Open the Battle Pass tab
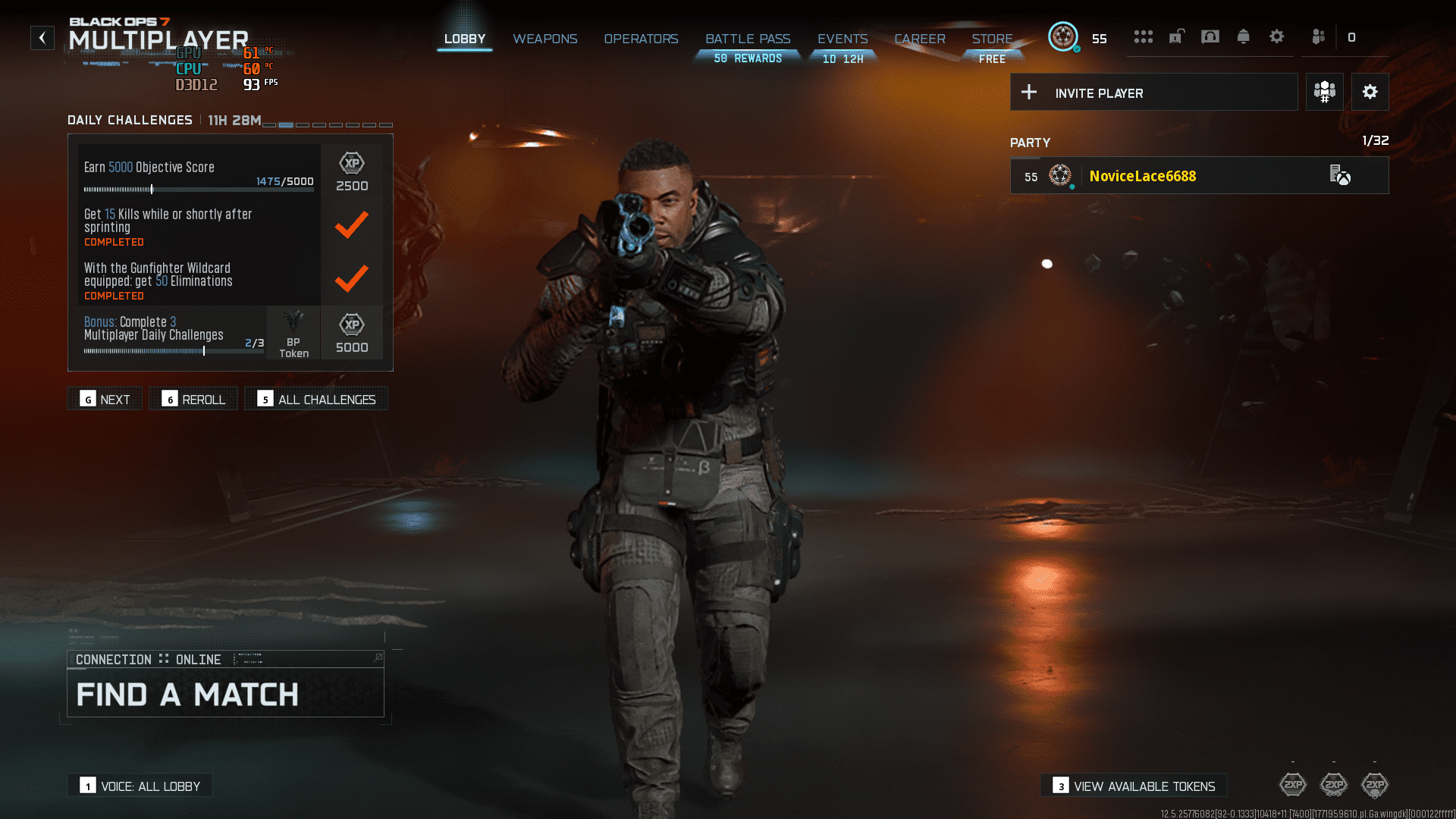Image resolution: width=1456 pixels, height=819 pixels. [748, 39]
